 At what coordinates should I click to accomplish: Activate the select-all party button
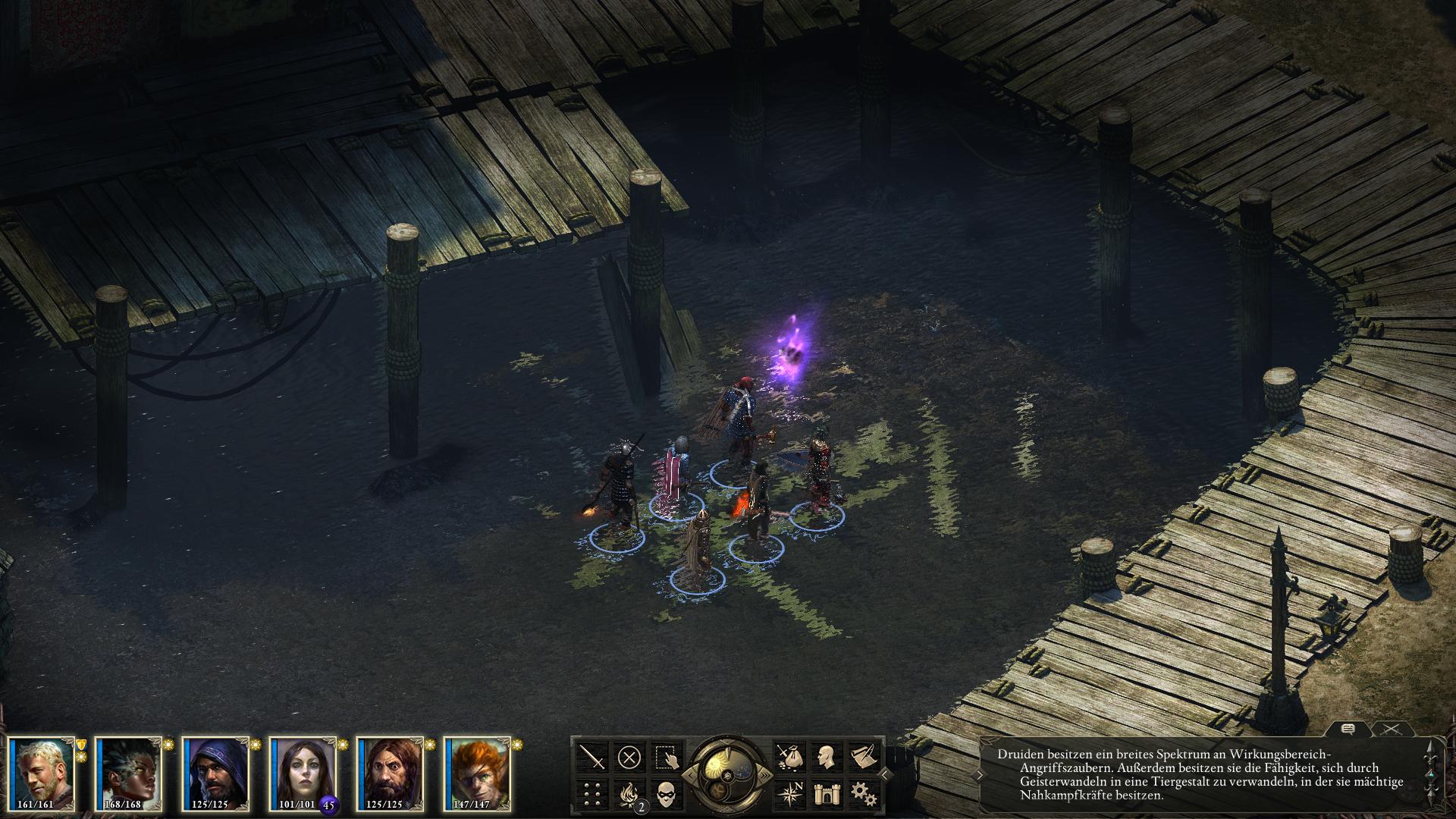point(666,756)
